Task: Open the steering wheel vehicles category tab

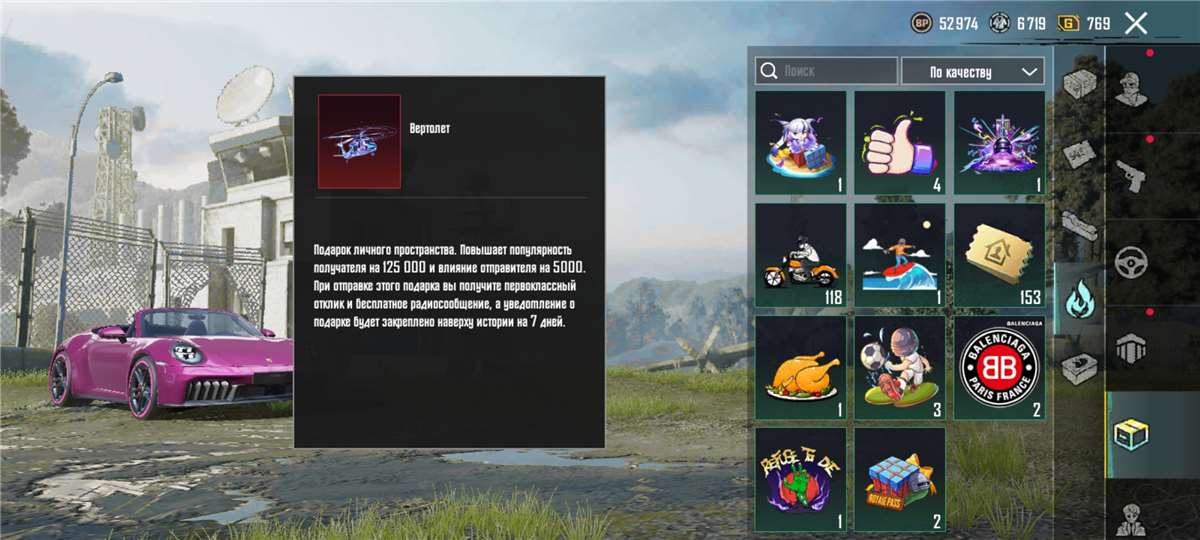Action: [x=1131, y=262]
